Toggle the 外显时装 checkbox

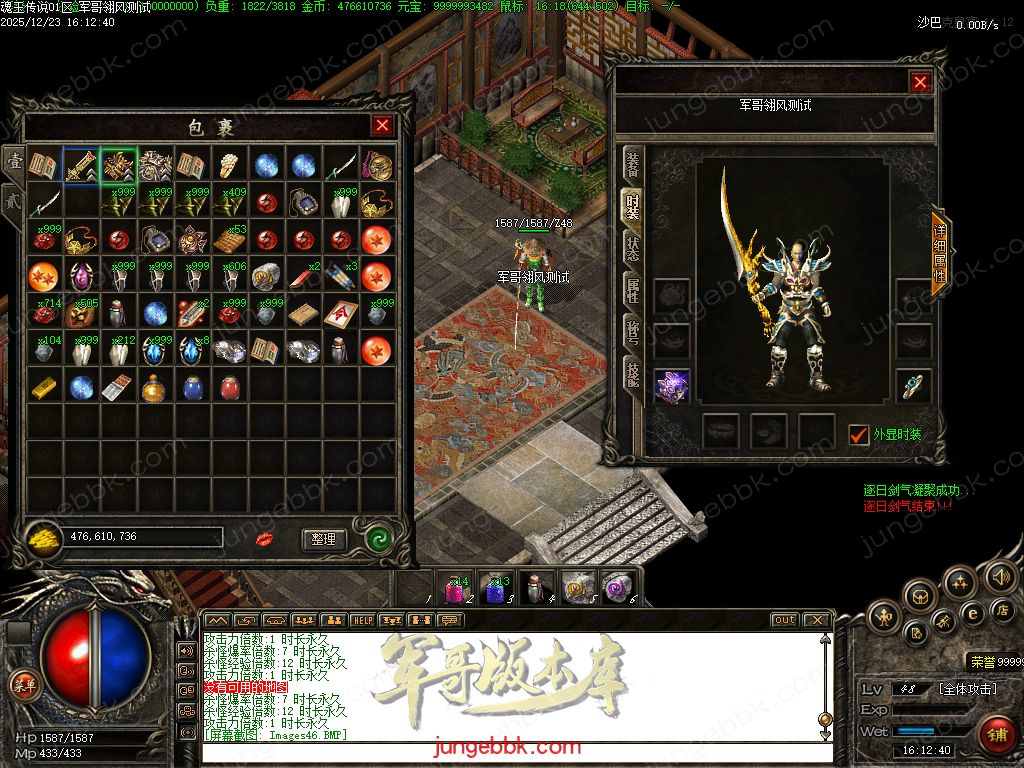(858, 435)
